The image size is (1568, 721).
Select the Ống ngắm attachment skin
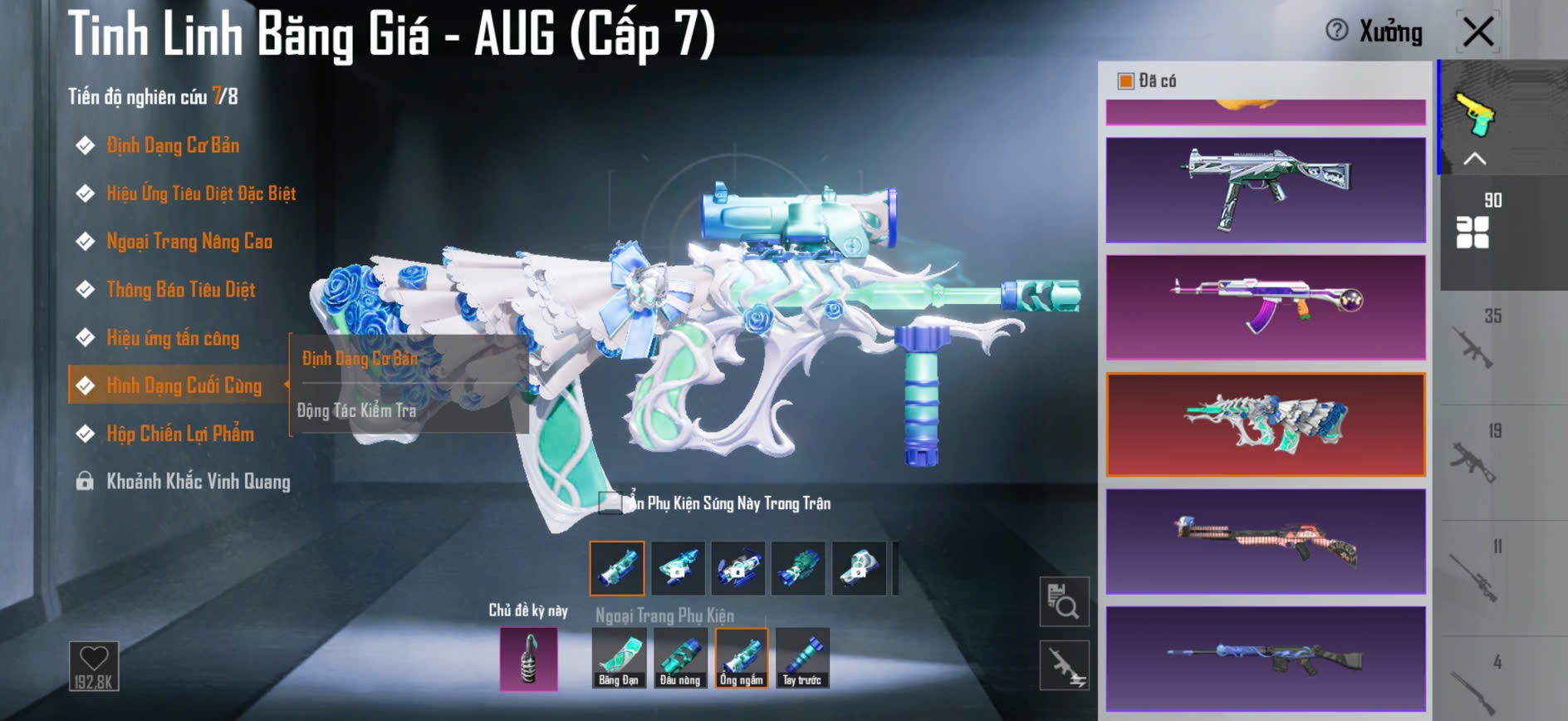(742, 658)
